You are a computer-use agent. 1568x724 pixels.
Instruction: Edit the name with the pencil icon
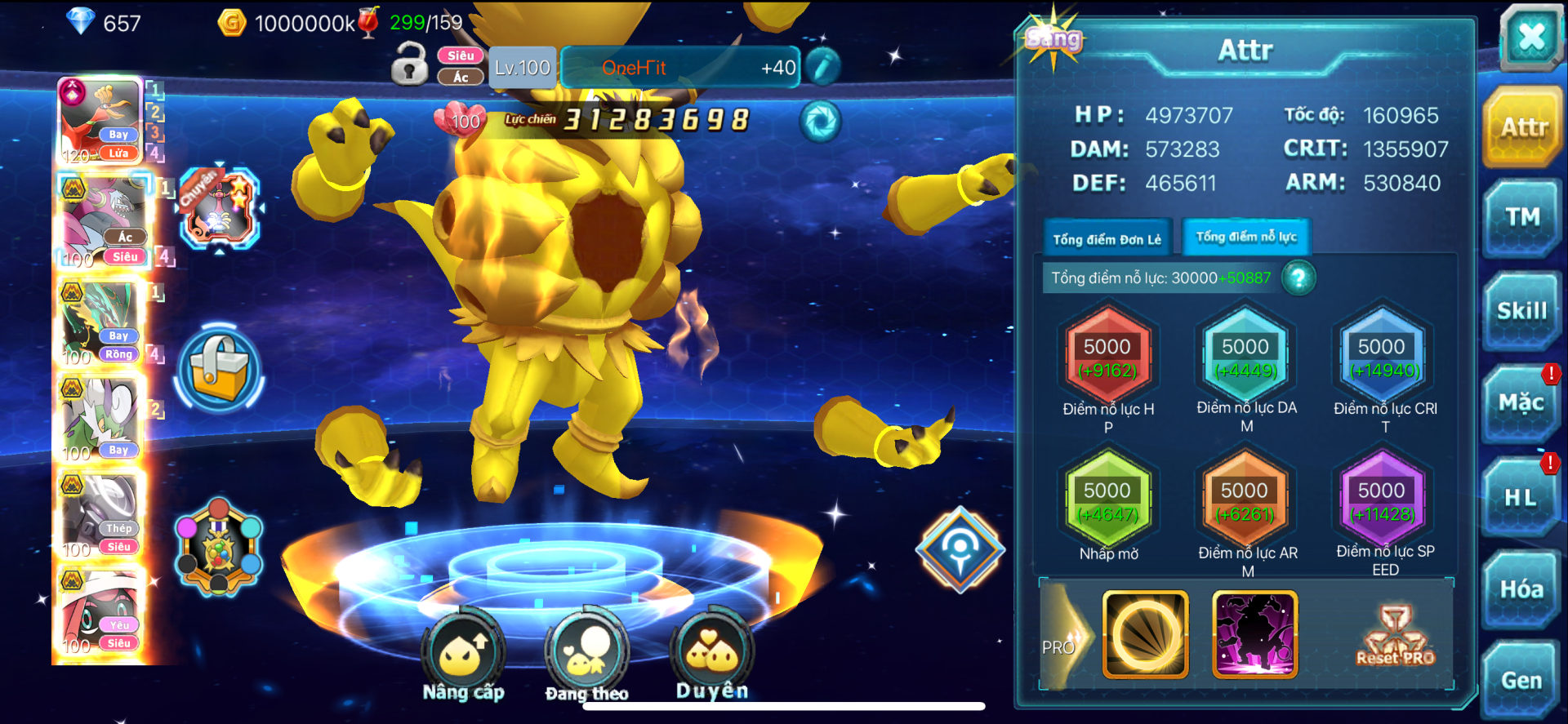[x=823, y=67]
